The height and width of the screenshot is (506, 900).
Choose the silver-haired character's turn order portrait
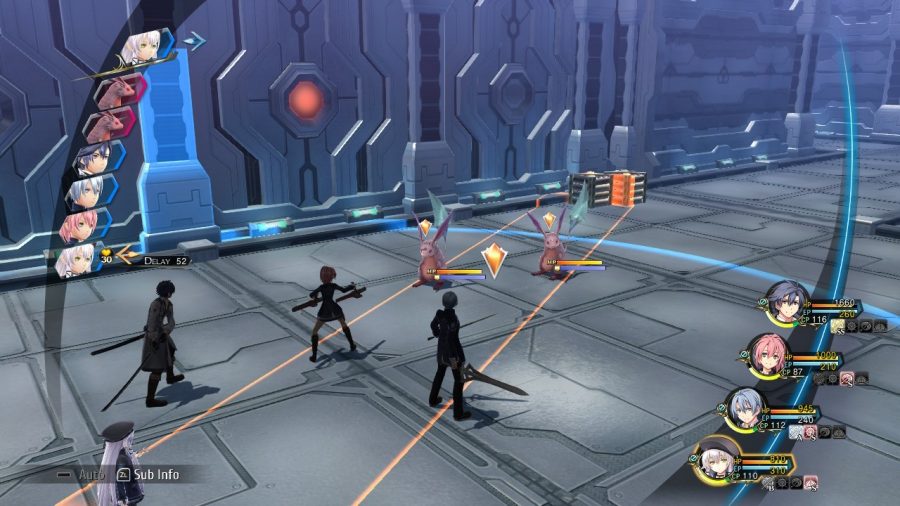point(90,192)
